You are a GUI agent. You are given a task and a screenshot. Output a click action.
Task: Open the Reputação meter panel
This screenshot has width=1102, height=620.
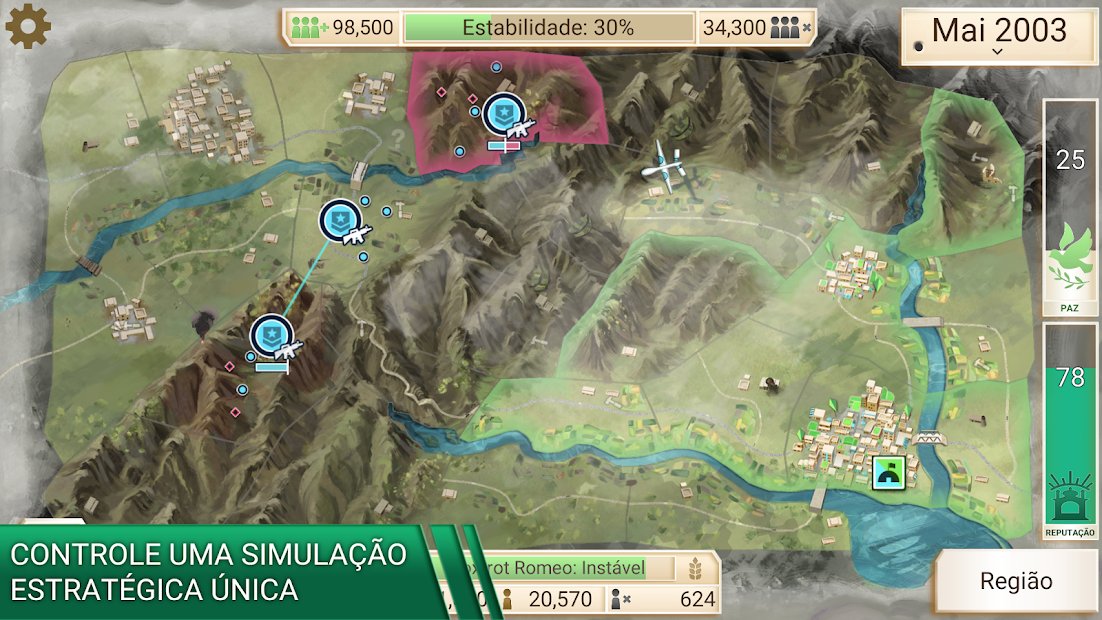pyautogui.click(x=1070, y=430)
